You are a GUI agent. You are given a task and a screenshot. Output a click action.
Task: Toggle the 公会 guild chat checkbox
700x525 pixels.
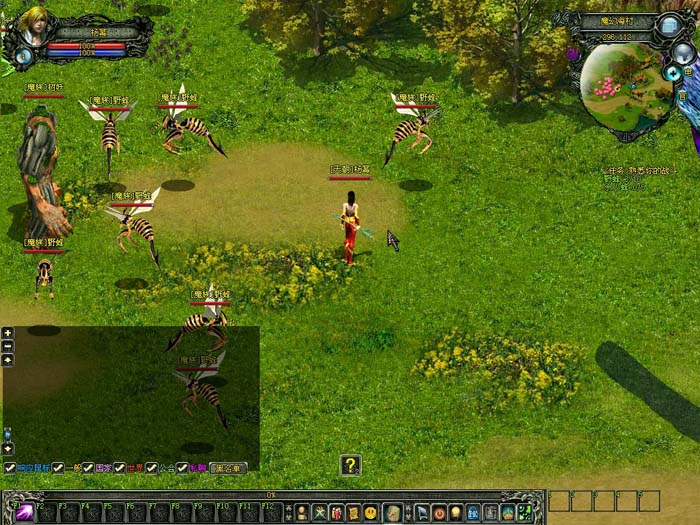pos(151,467)
